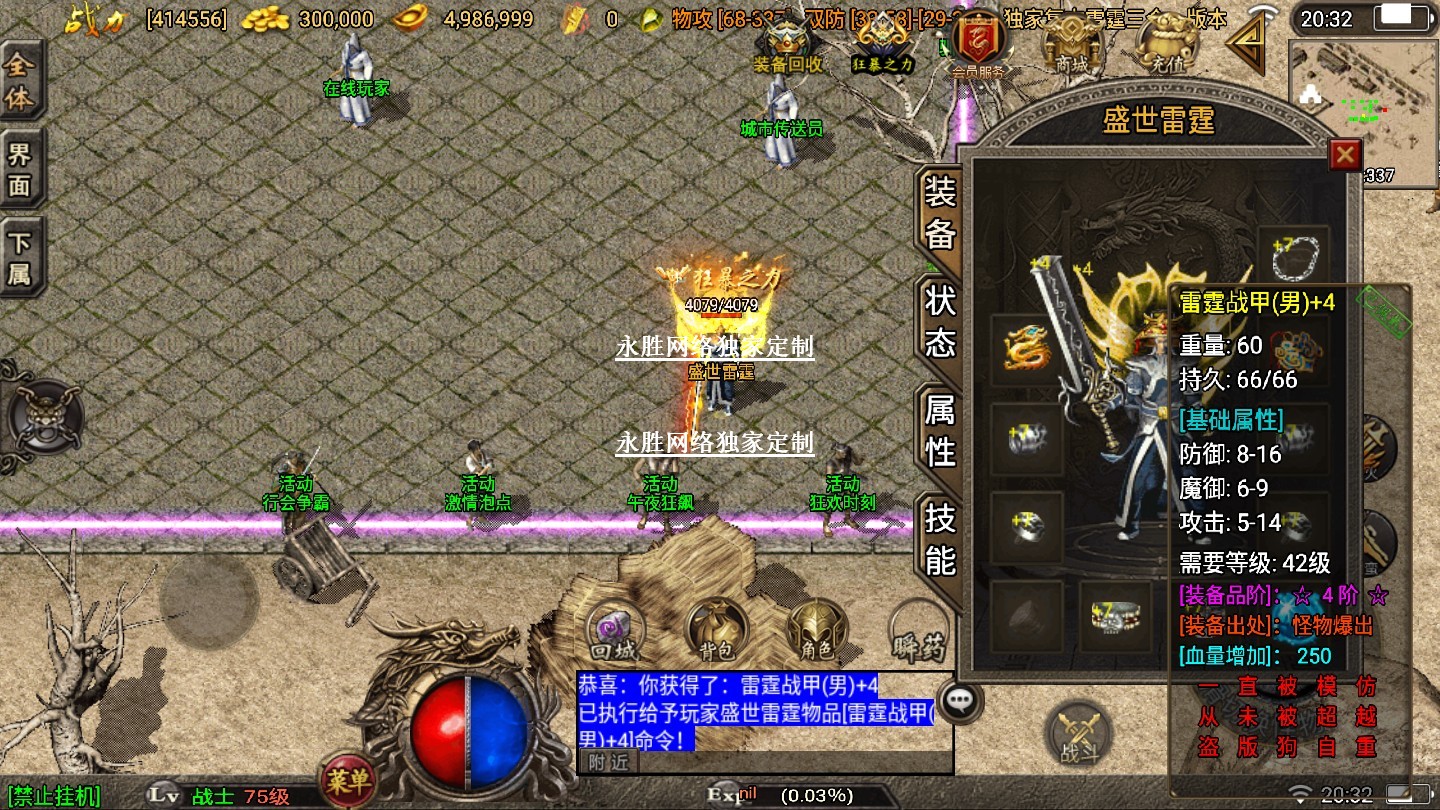This screenshot has height=810, width=1440.
Task: Switch chat channel to 附近 nearby
Action: [x=607, y=762]
